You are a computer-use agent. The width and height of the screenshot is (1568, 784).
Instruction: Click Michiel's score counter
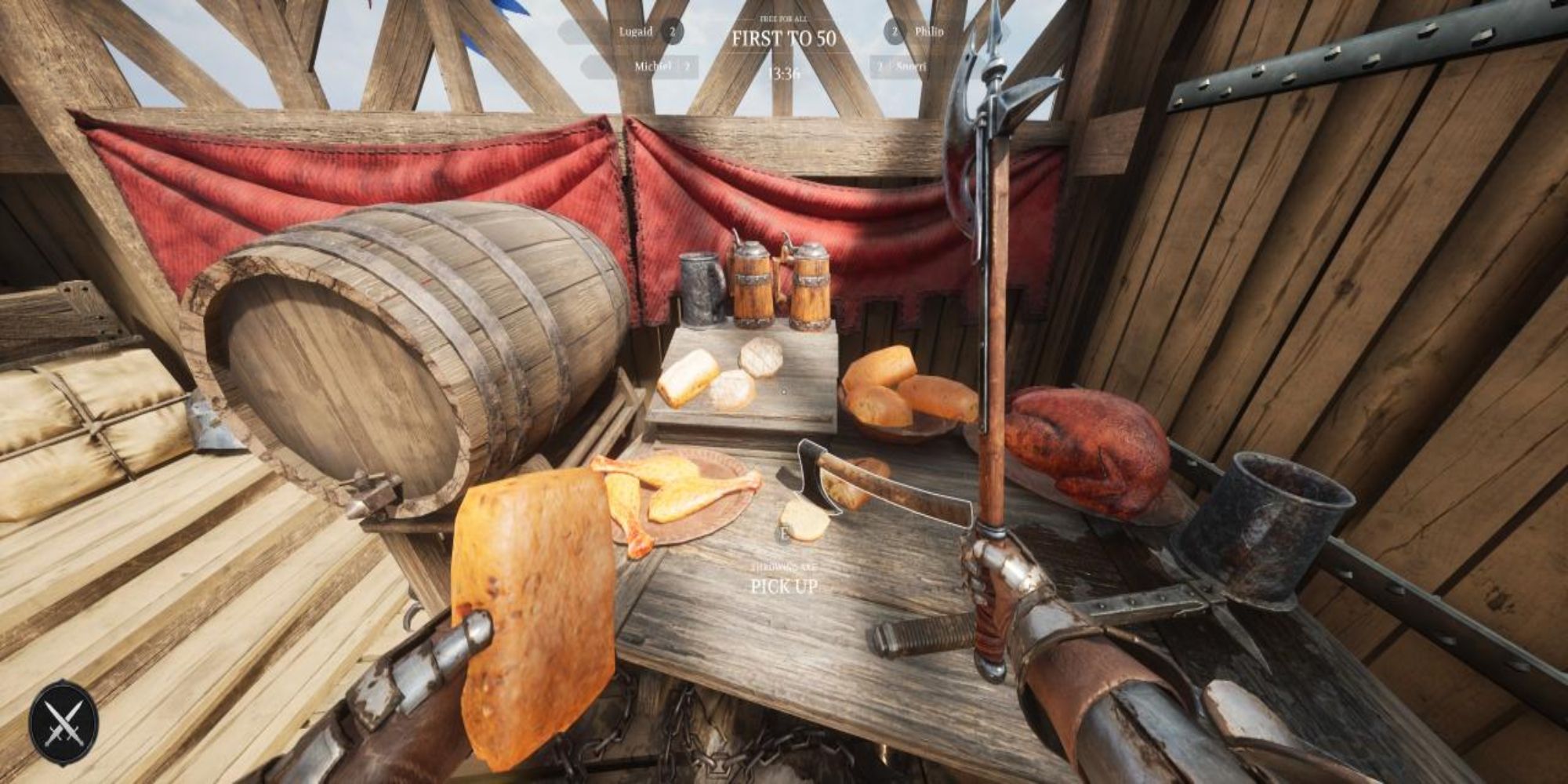(688, 67)
